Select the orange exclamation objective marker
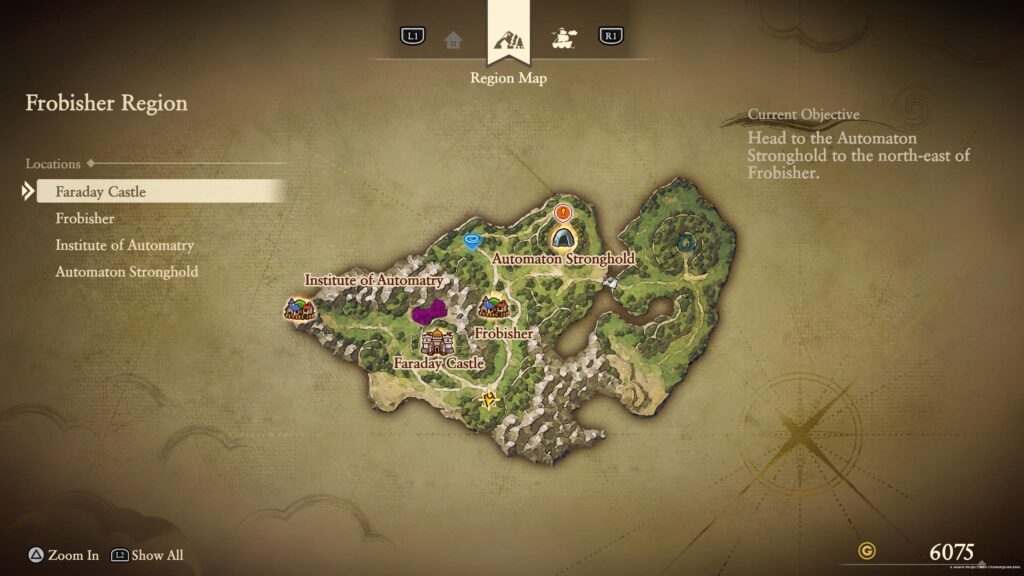1024x576 pixels. 562,212
